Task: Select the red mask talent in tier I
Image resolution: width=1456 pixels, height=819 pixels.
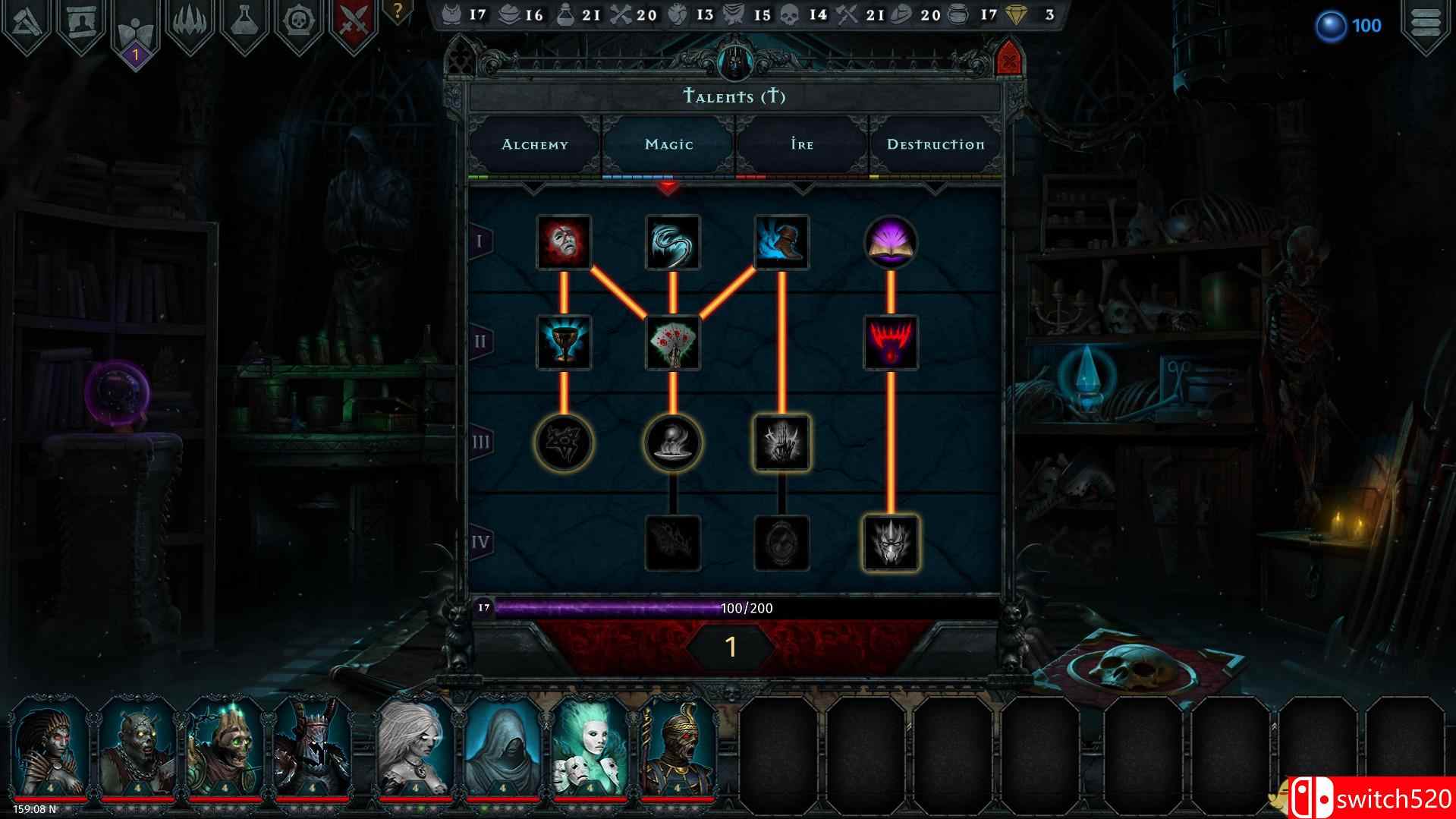Action: (x=562, y=243)
